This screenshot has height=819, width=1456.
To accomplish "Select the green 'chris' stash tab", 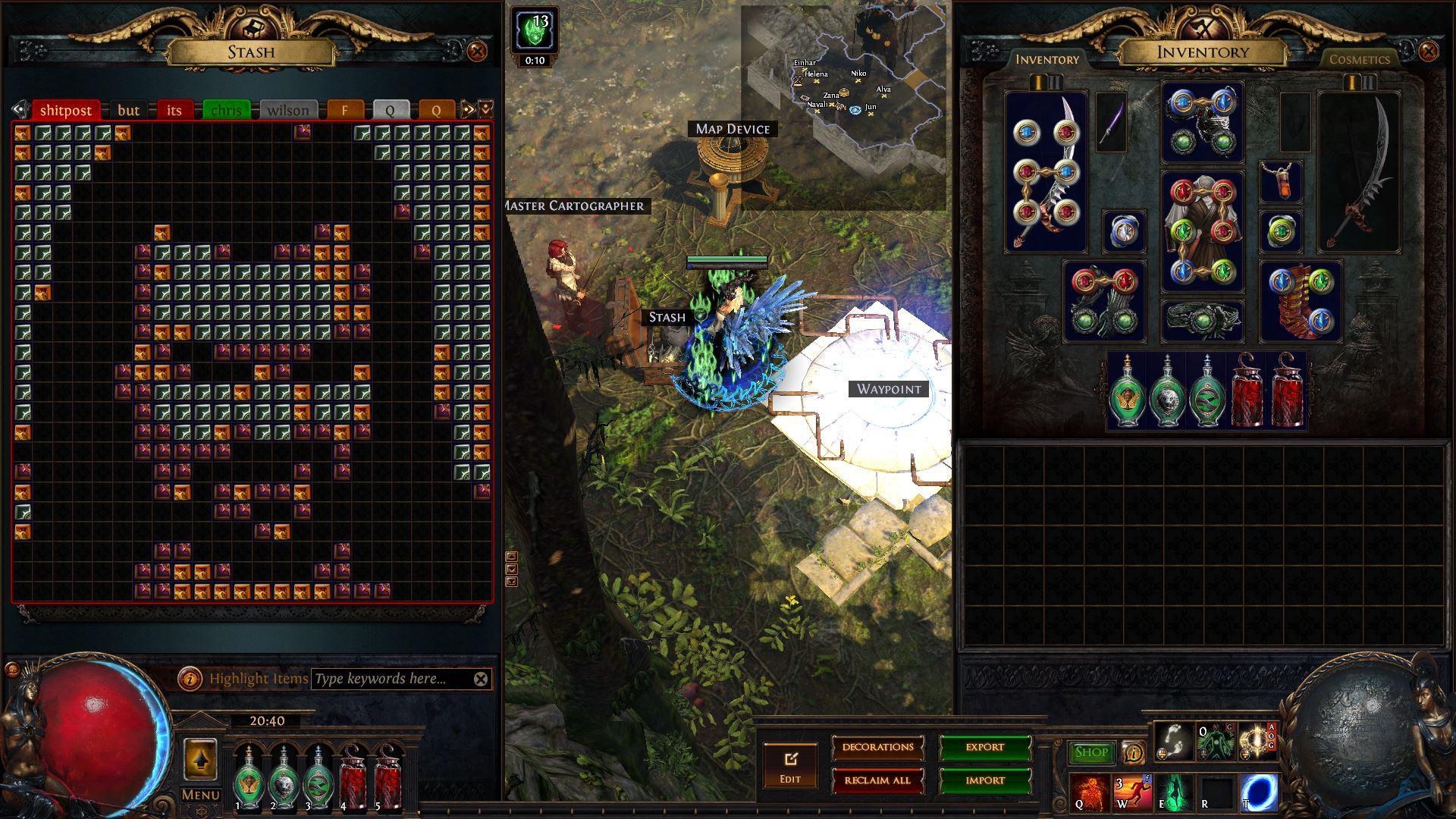I will (226, 110).
